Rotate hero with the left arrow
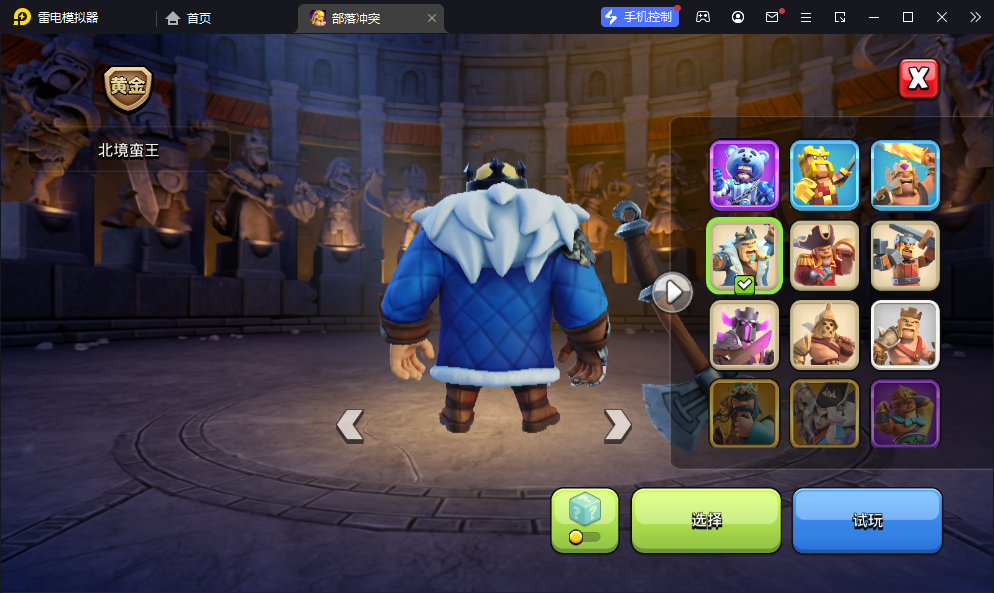 click(x=350, y=425)
